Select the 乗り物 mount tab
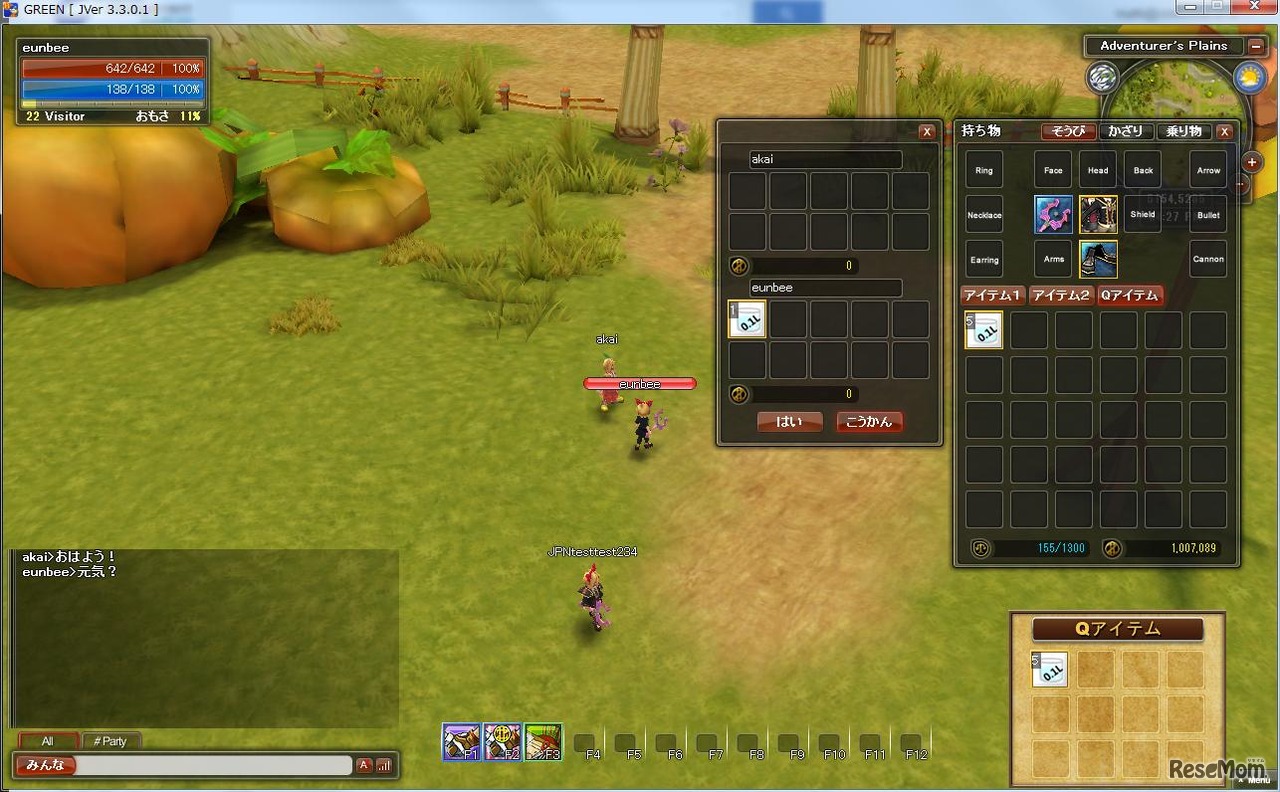Viewport: 1280px width, 792px height. pyautogui.click(x=1184, y=131)
